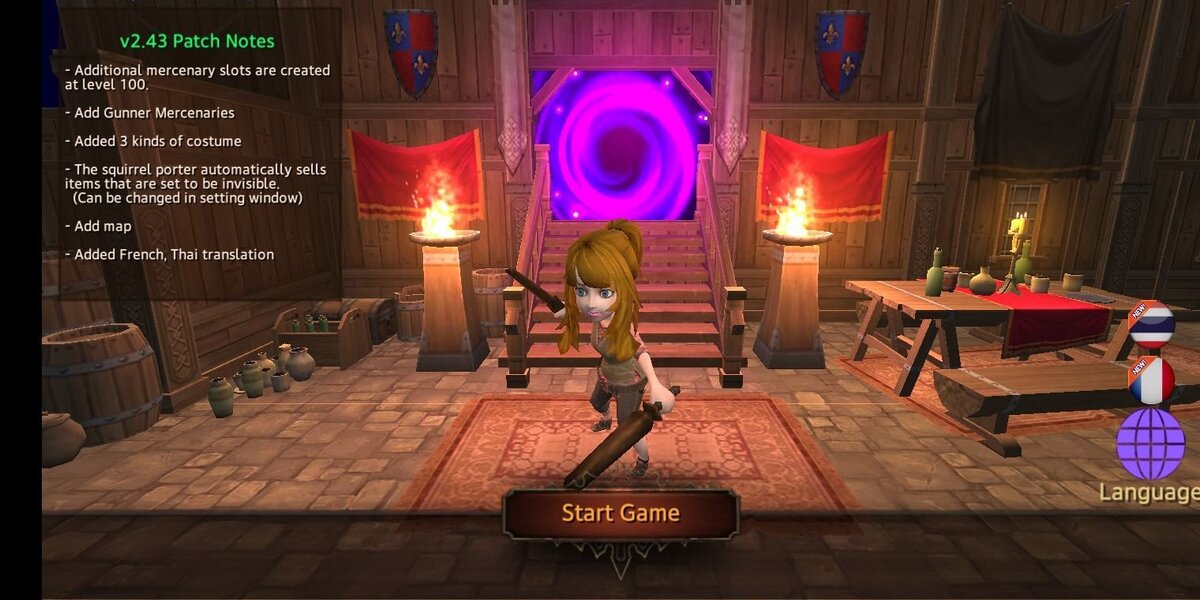This screenshot has height=600, width=1200.
Task: Select the Thai flag language
Action: [1151, 326]
